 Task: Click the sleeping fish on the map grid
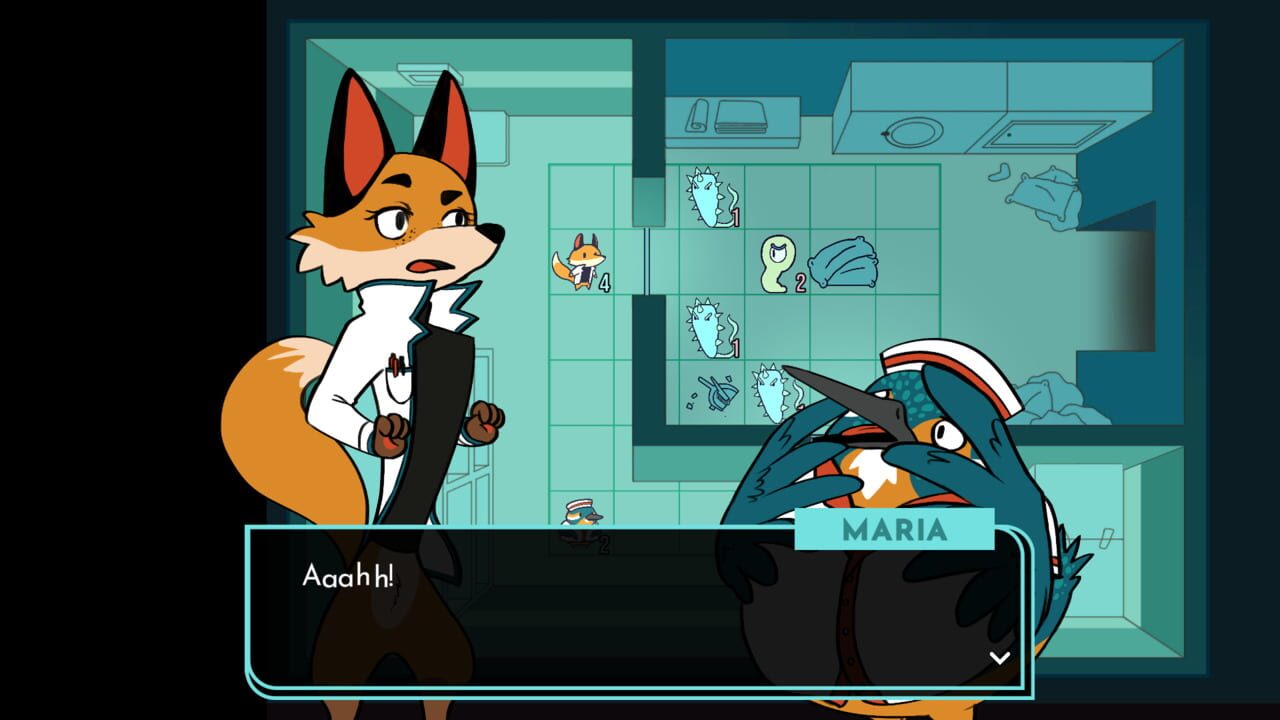coord(845,262)
